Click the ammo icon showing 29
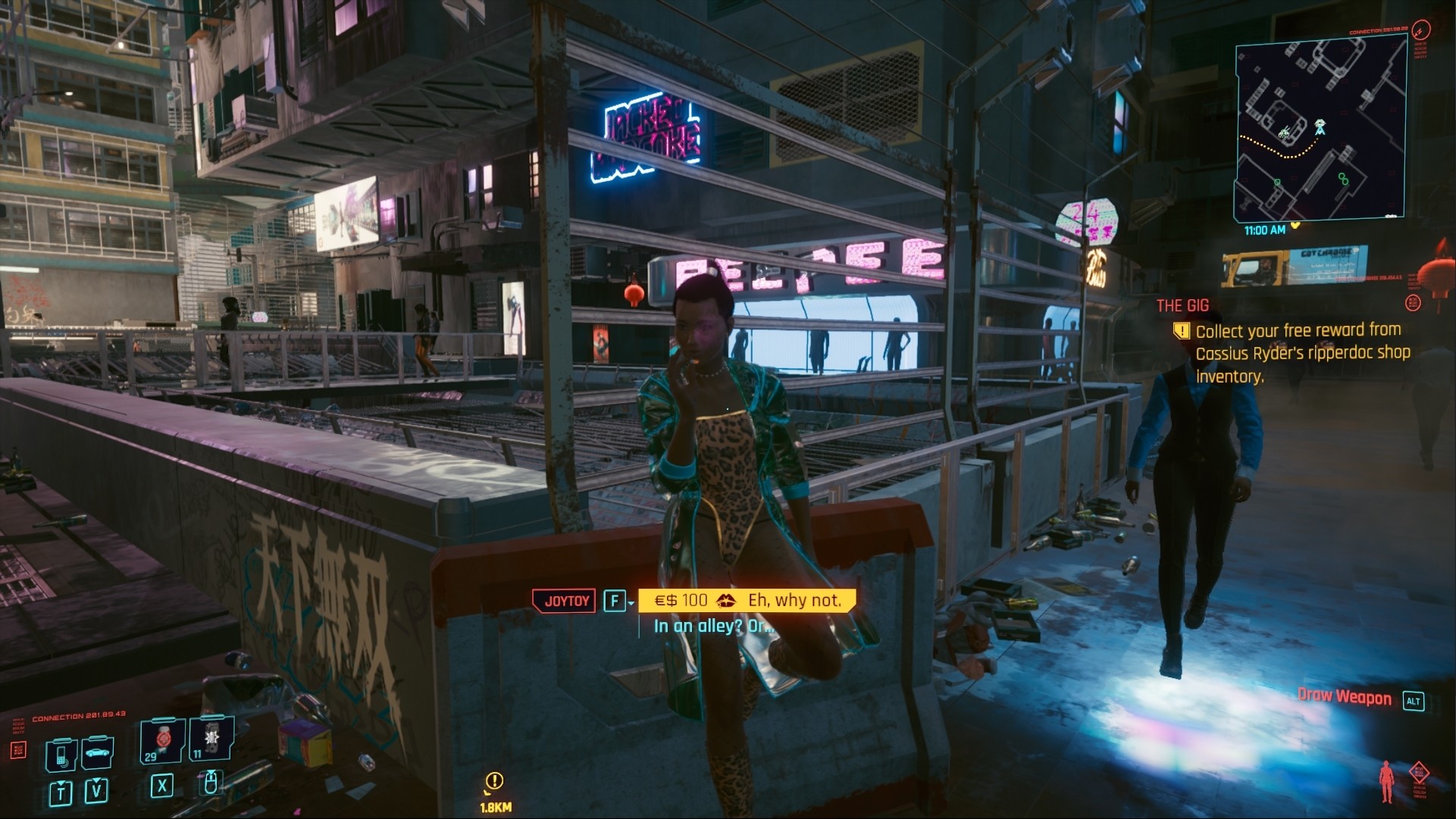Image resolution: width=1456 pixels, height=819 pixels. click(x=161, y=741)
